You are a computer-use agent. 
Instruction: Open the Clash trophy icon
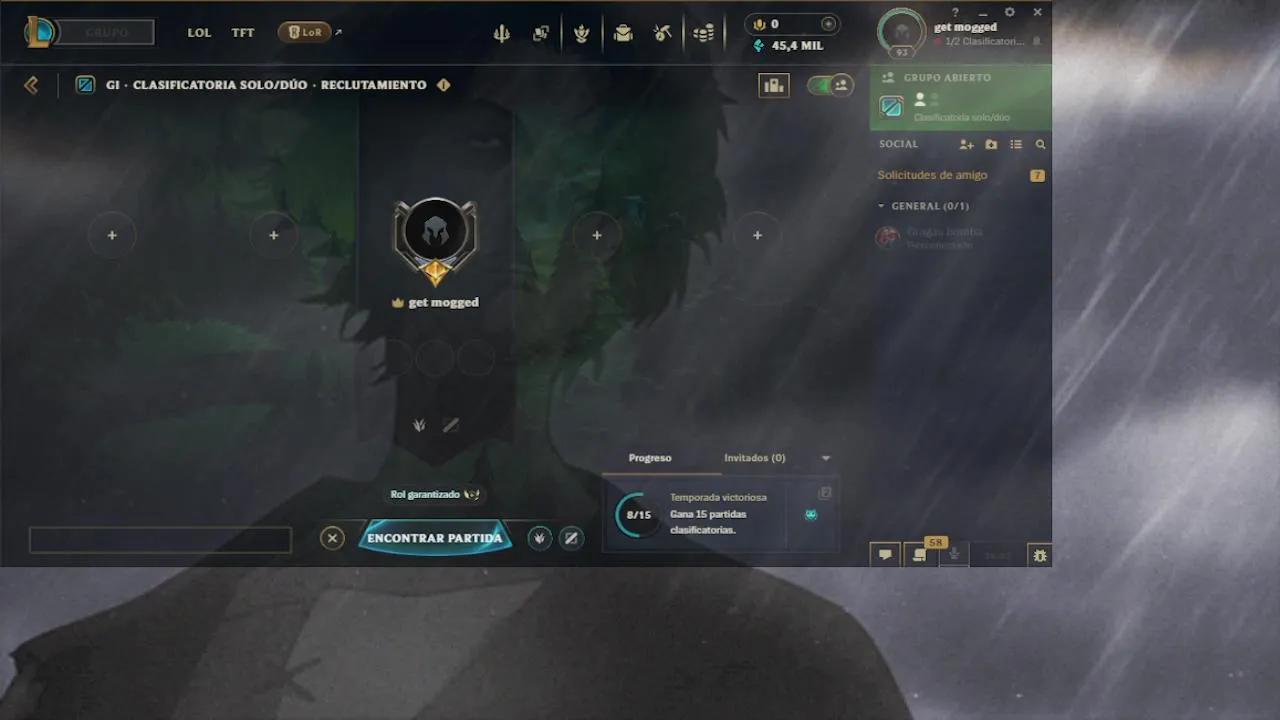[x=584, y=33]
